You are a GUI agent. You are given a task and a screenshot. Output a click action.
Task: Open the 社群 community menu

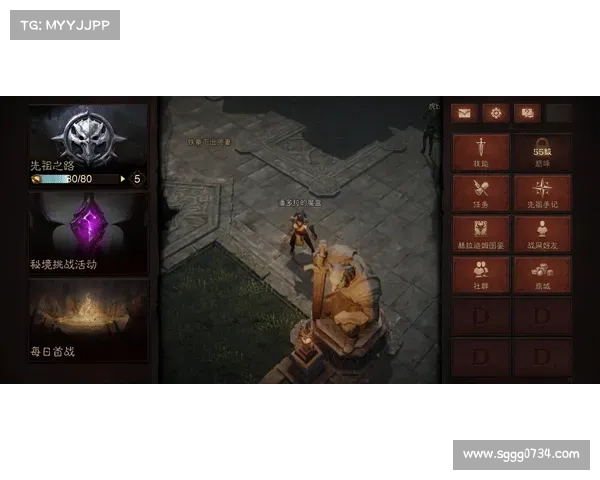pyautogui.click(x=481, y=275)
